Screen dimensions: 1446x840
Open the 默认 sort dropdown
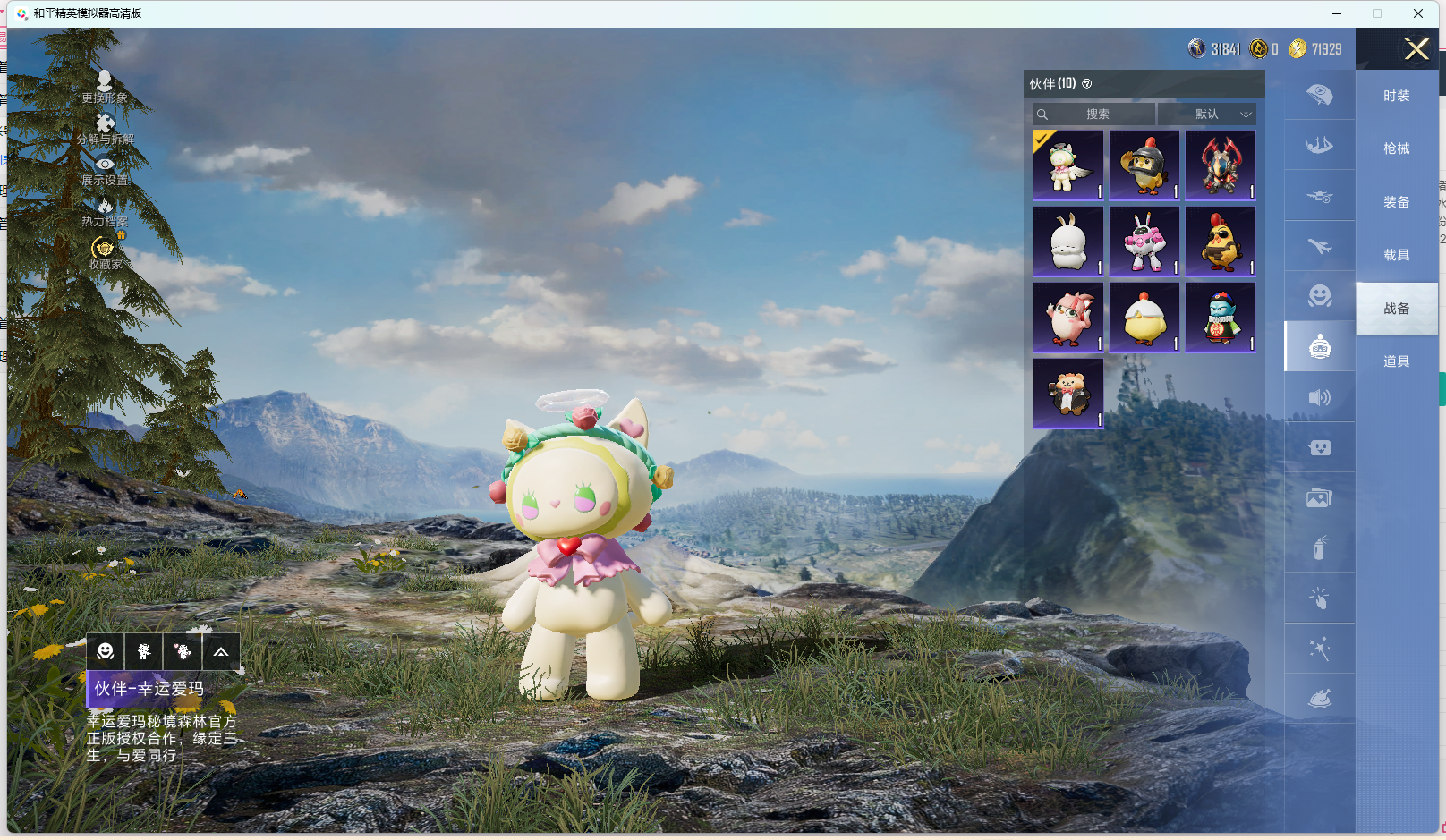(1207, 115)
